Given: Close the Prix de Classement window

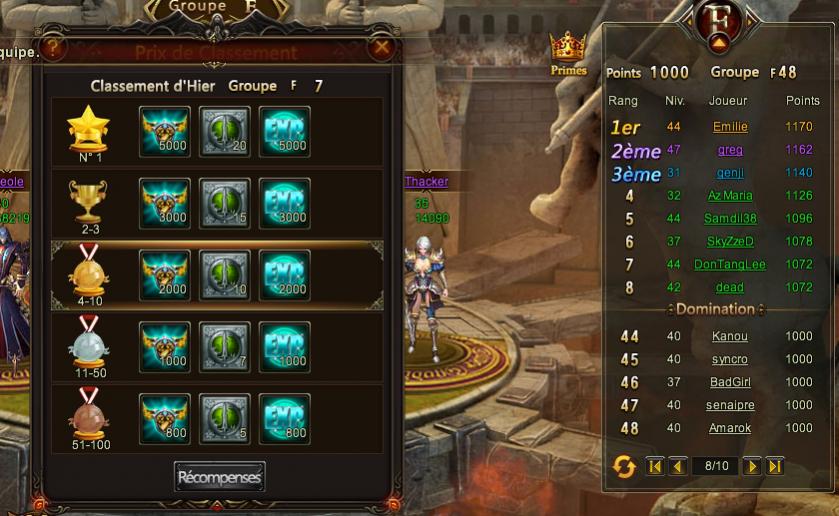Looking at the screenshot, I should pos(381,47).
